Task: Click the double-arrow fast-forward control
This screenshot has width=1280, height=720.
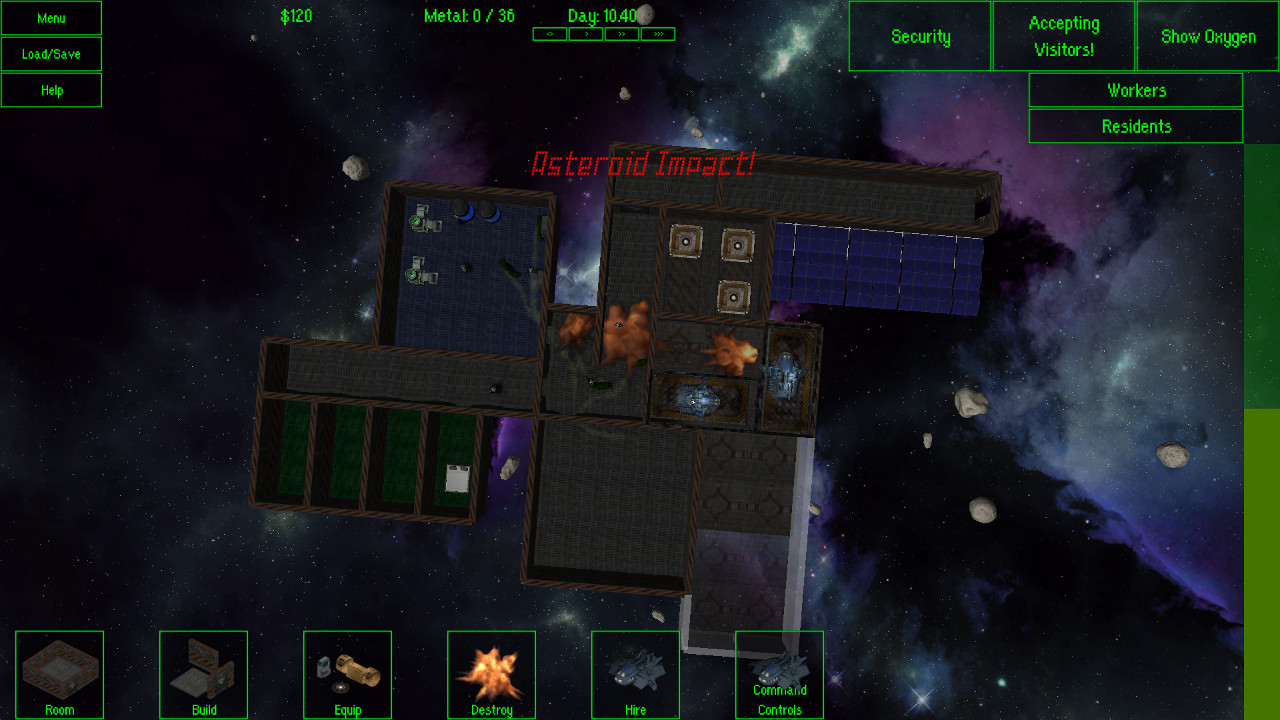Action: coord(622,33)
